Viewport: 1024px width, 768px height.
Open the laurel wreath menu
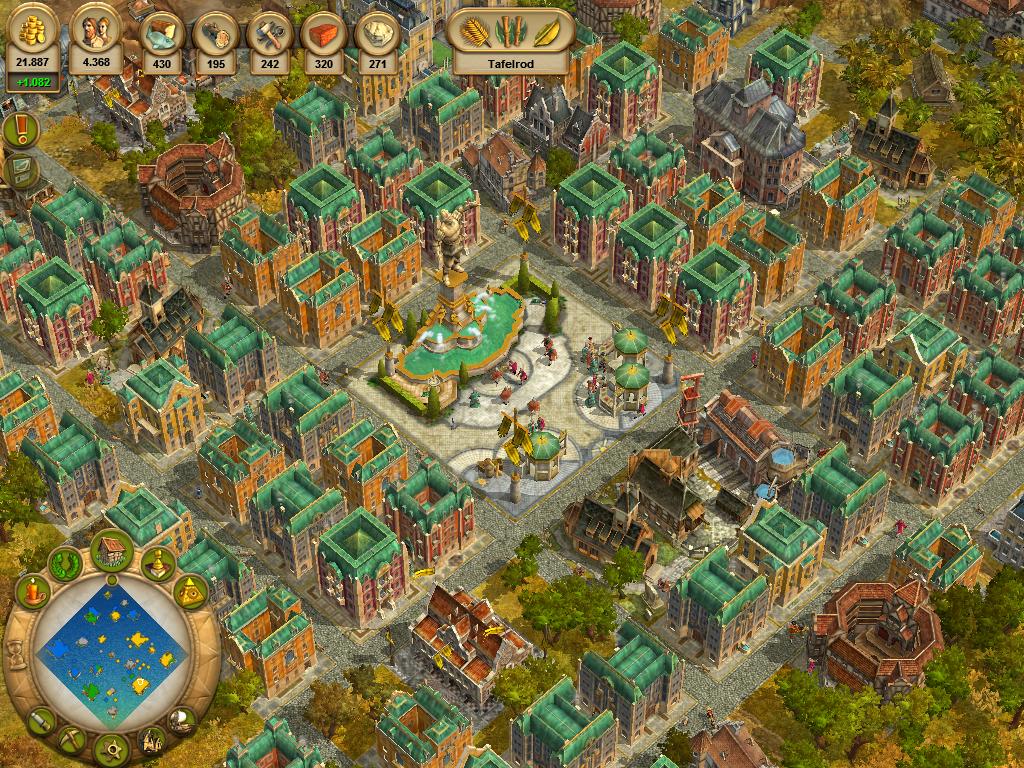pyautogui.click(x=66, y=563)
